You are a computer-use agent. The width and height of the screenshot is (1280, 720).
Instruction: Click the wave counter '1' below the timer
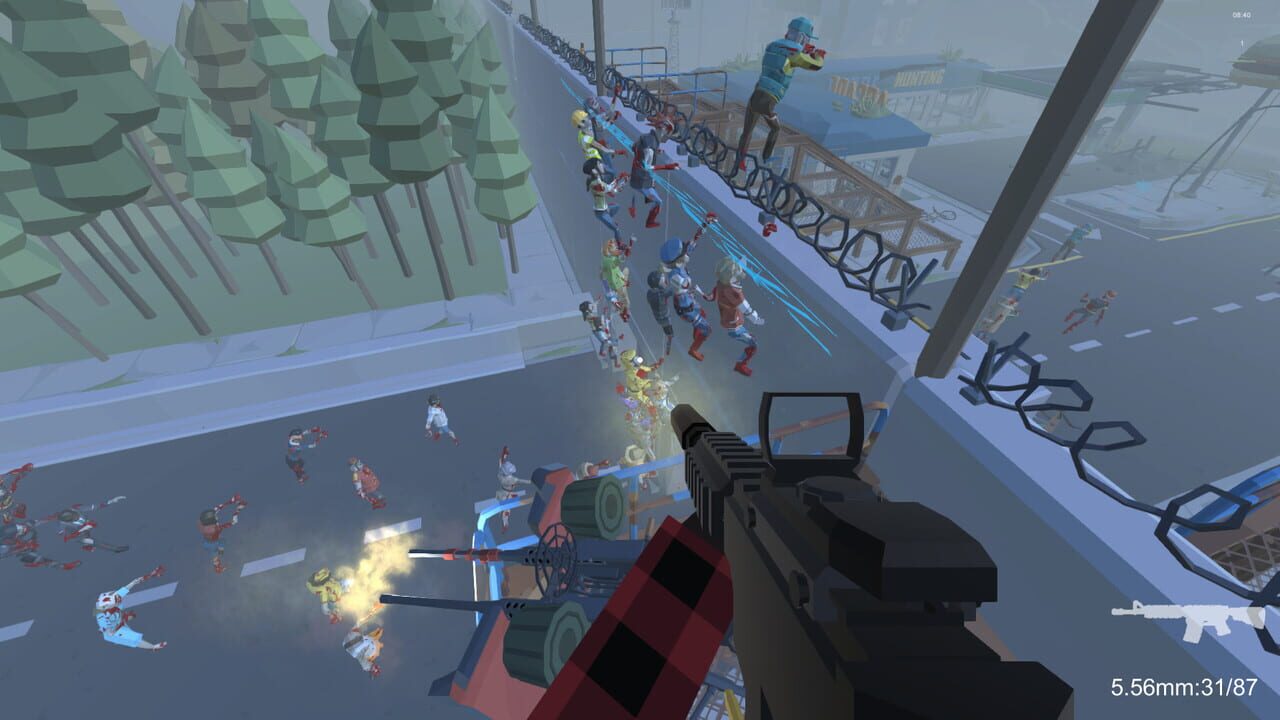[x=1242, y=44]
